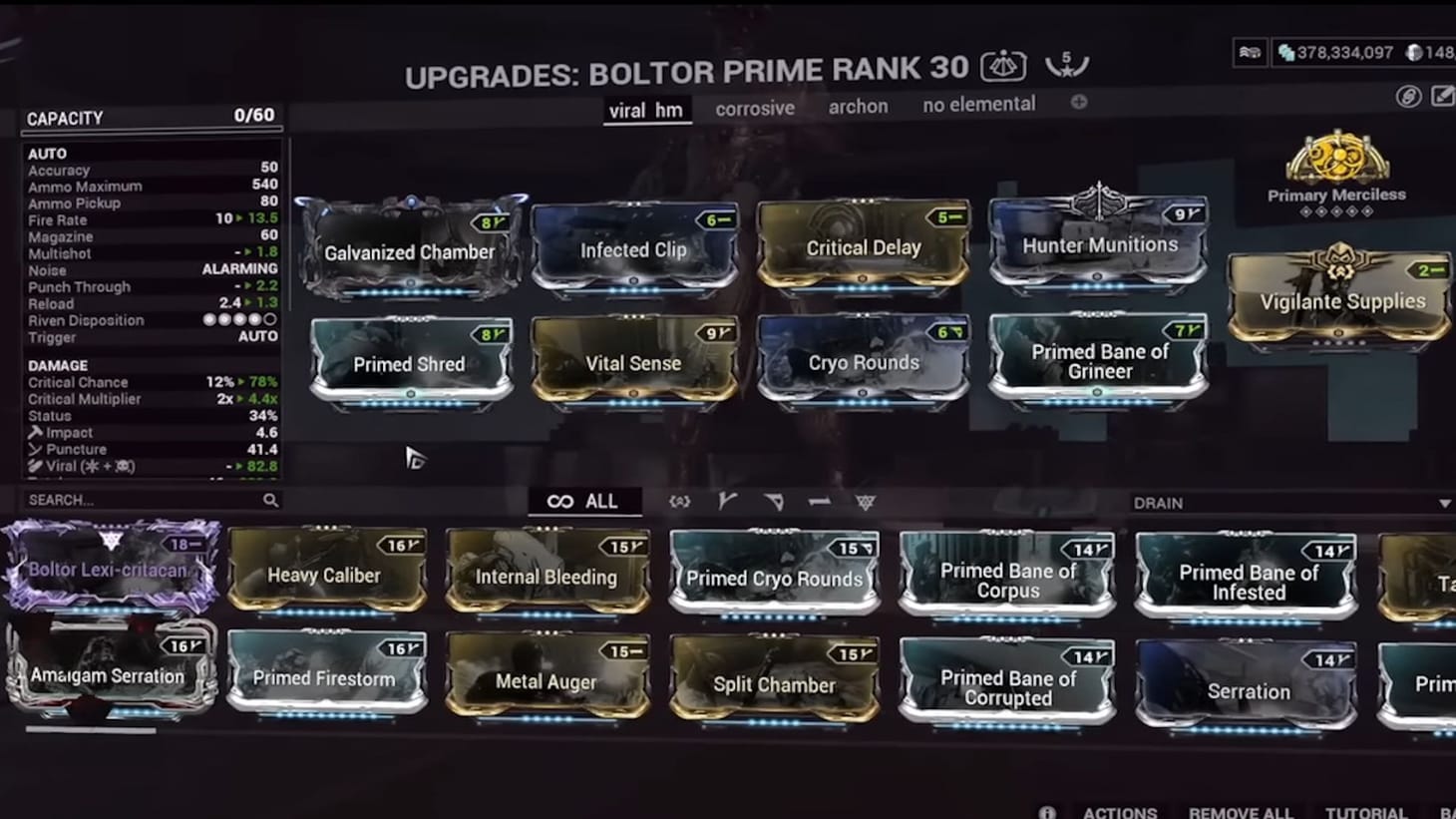This screenshot has height=819, width=1456.
Task: Click the edit pencil icon near top right
Action: 1440,97
